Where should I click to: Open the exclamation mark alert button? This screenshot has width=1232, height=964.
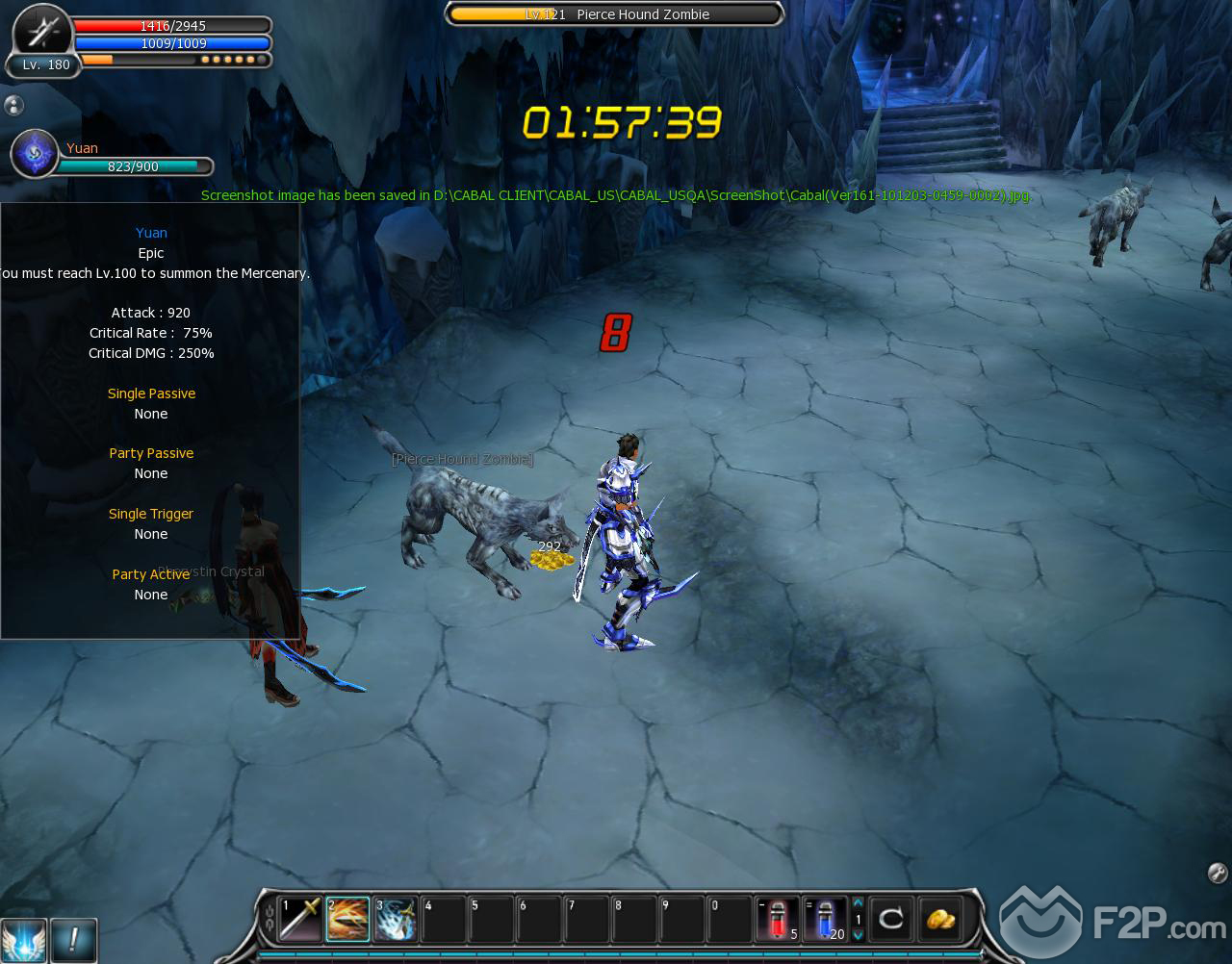pyautogui.click(x=73, y=940)
